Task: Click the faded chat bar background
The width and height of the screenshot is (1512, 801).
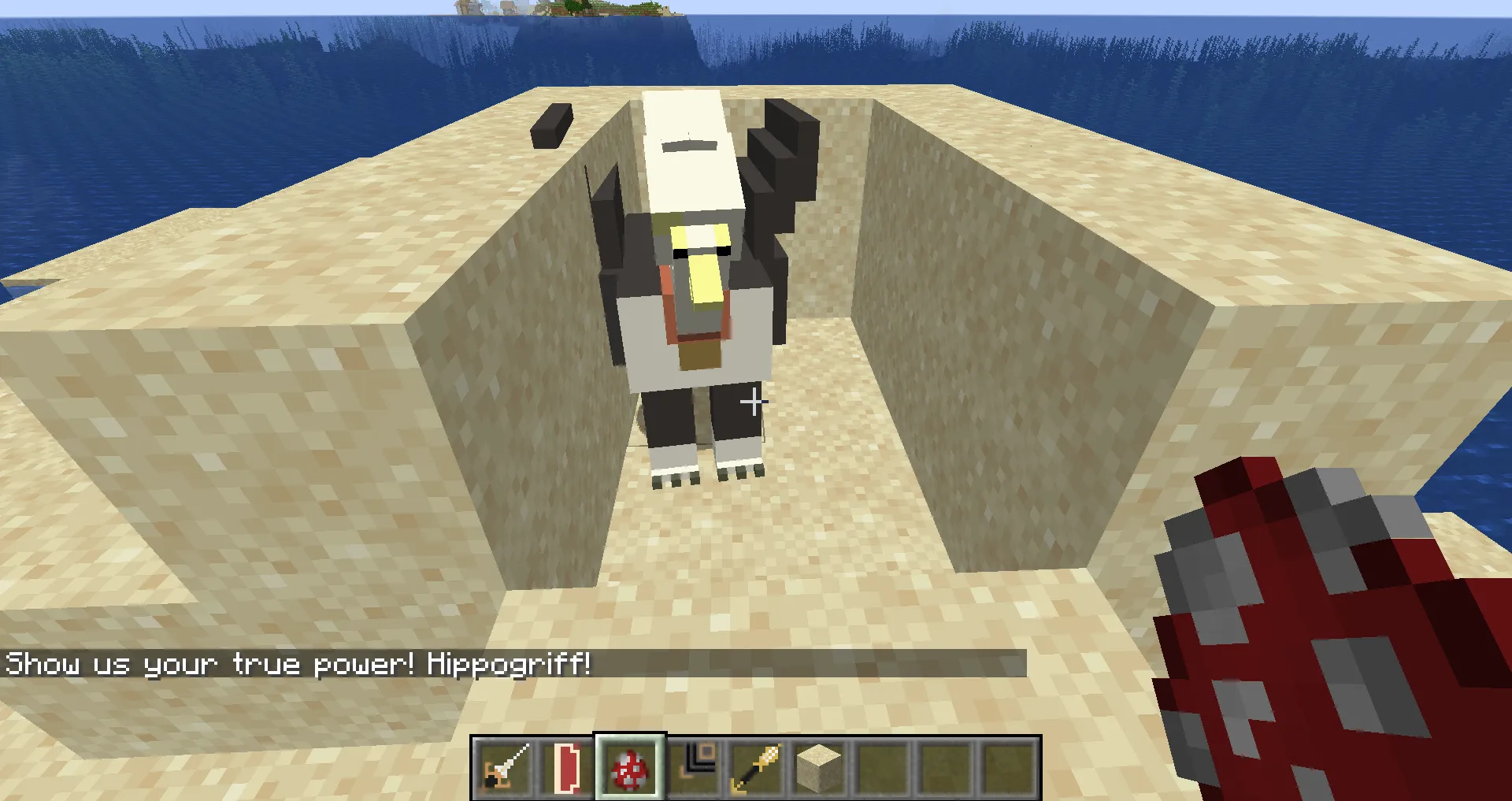Action: click(866, 664)
